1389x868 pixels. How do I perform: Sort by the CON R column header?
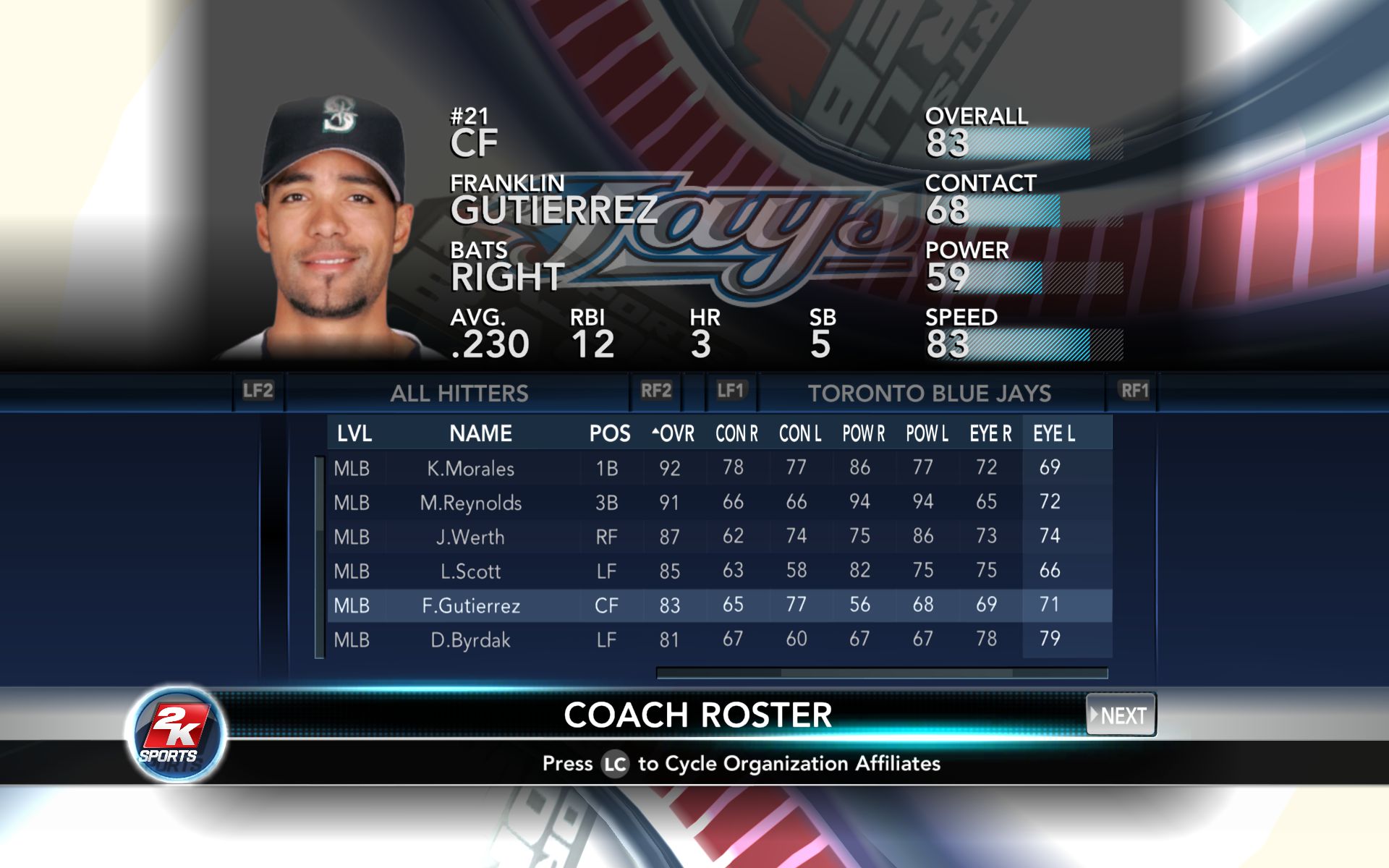pos(736,433)
